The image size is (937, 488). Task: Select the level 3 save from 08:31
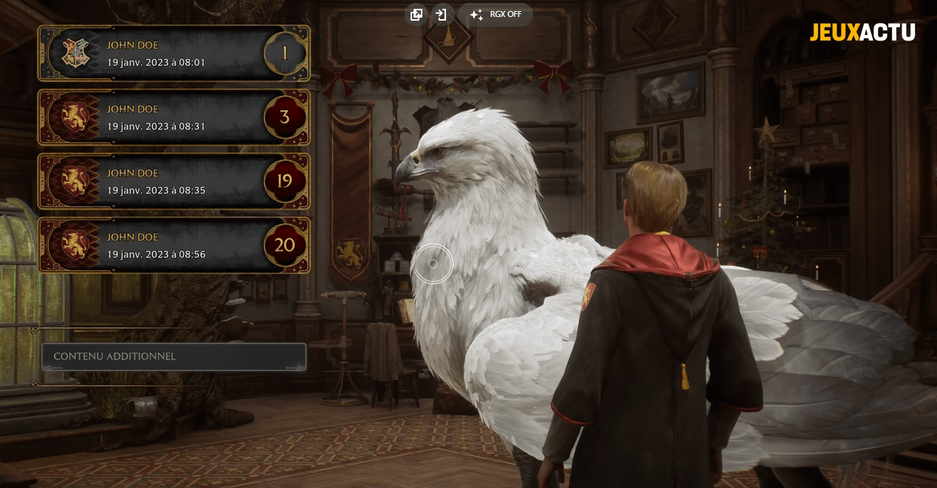tap(173, 117)
